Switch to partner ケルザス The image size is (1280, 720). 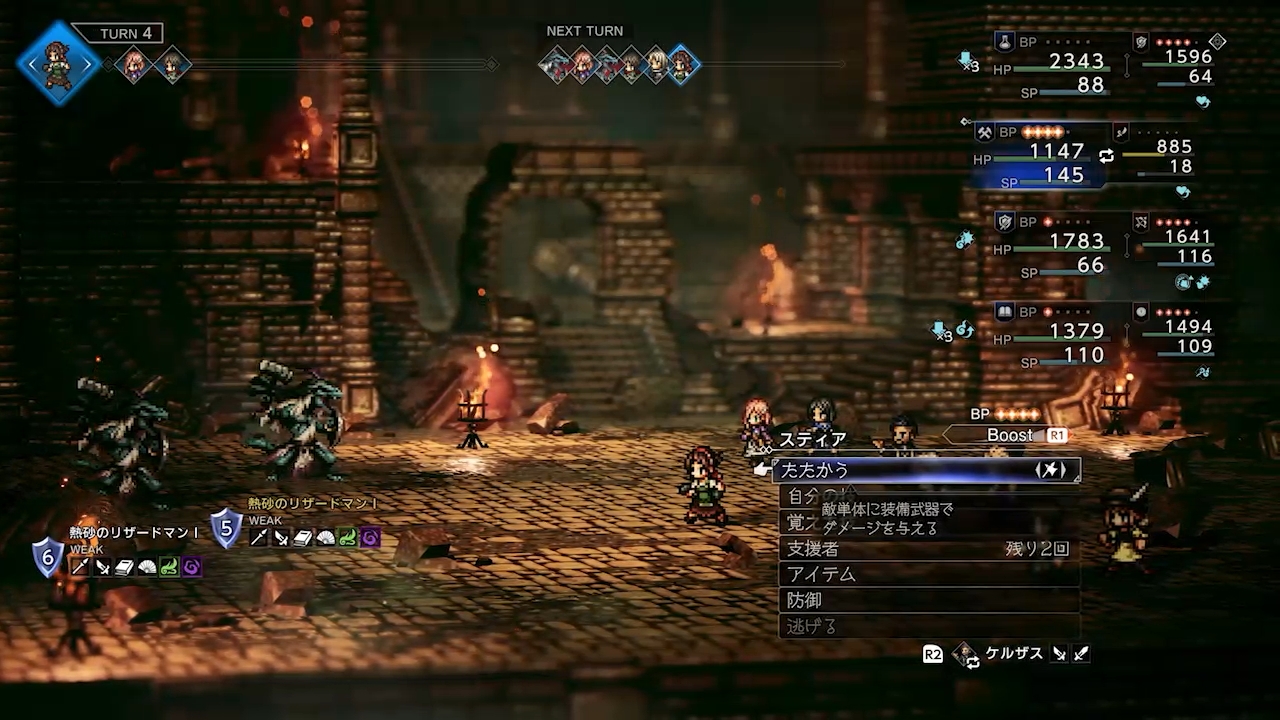1012,654
